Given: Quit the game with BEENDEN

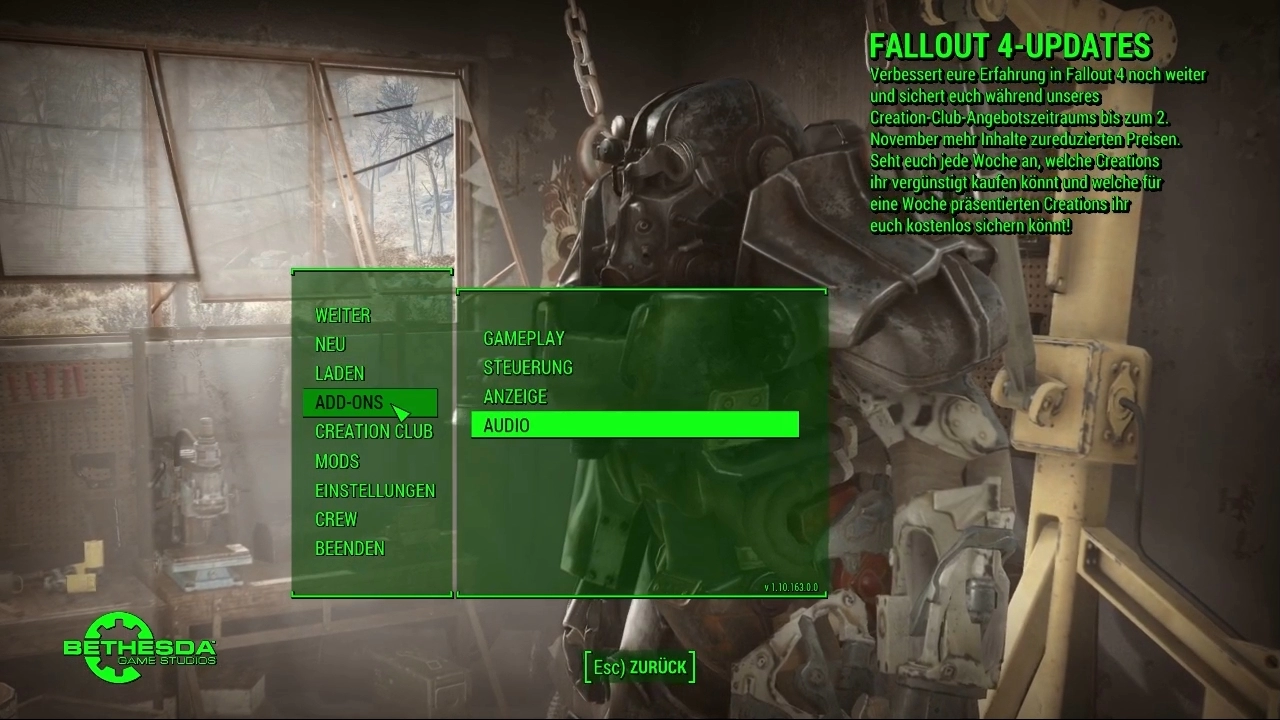Looking at the screenshot, I should point(350,548).
